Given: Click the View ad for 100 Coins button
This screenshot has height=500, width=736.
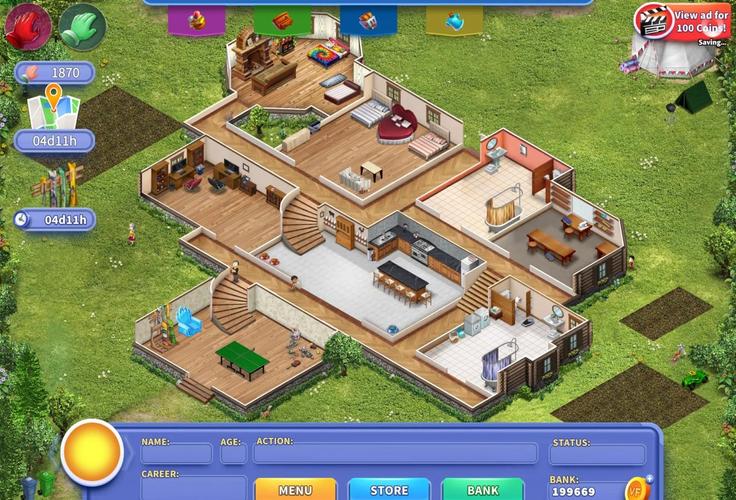Looking at the screenshot, I should point(682,22).
